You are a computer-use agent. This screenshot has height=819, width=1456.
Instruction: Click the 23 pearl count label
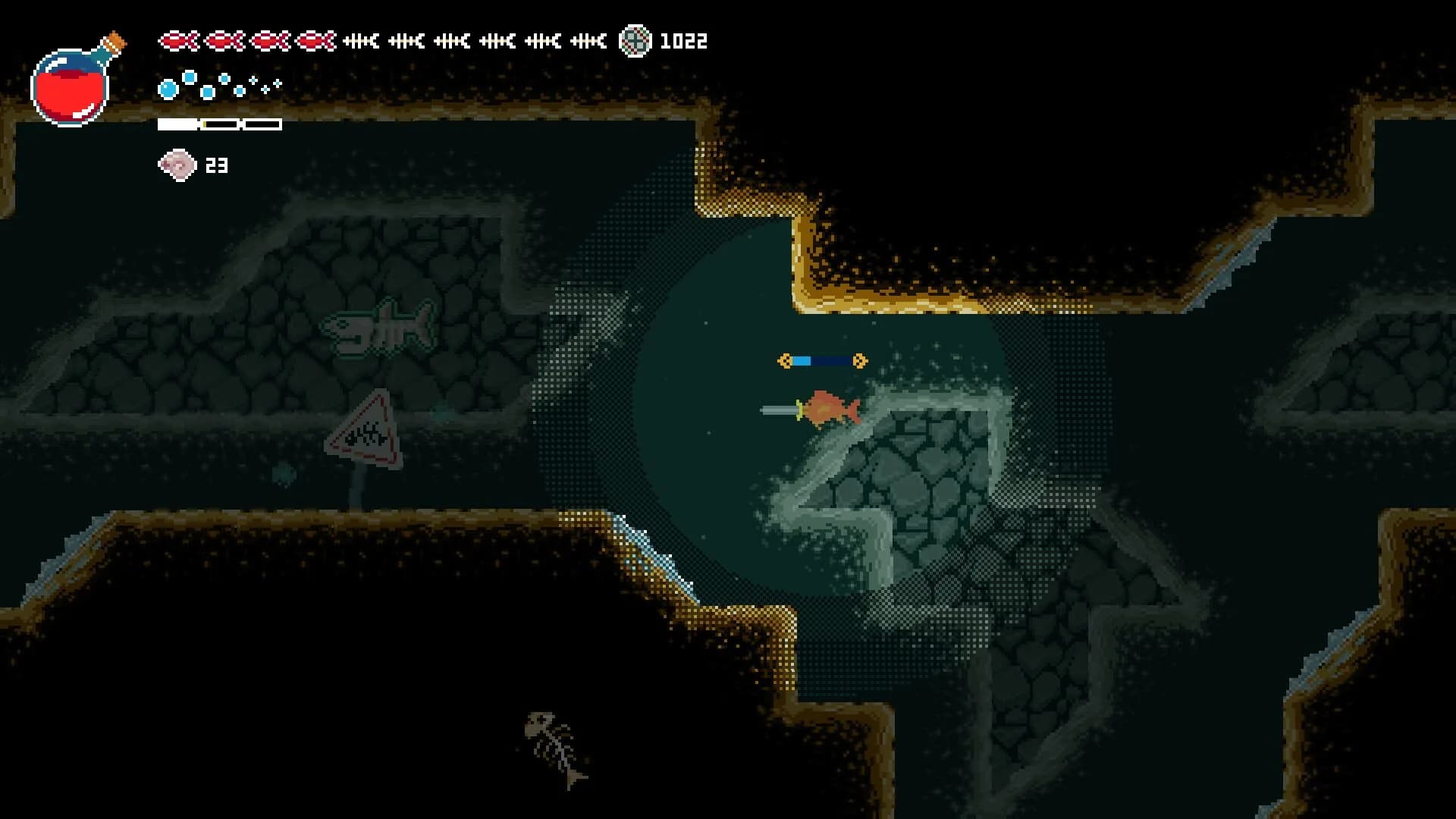218,165
